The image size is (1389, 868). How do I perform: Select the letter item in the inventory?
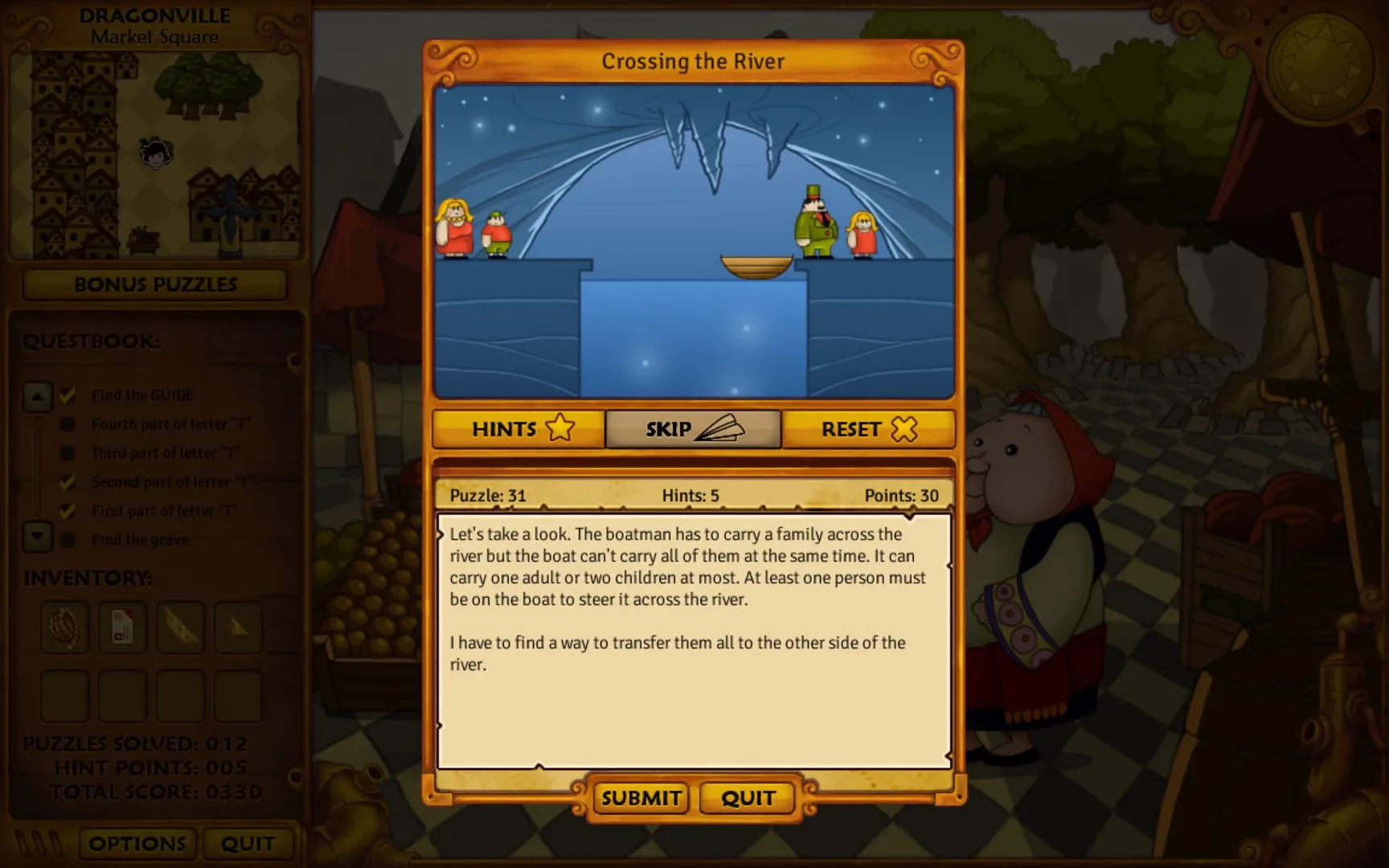[x=122, y=628]
